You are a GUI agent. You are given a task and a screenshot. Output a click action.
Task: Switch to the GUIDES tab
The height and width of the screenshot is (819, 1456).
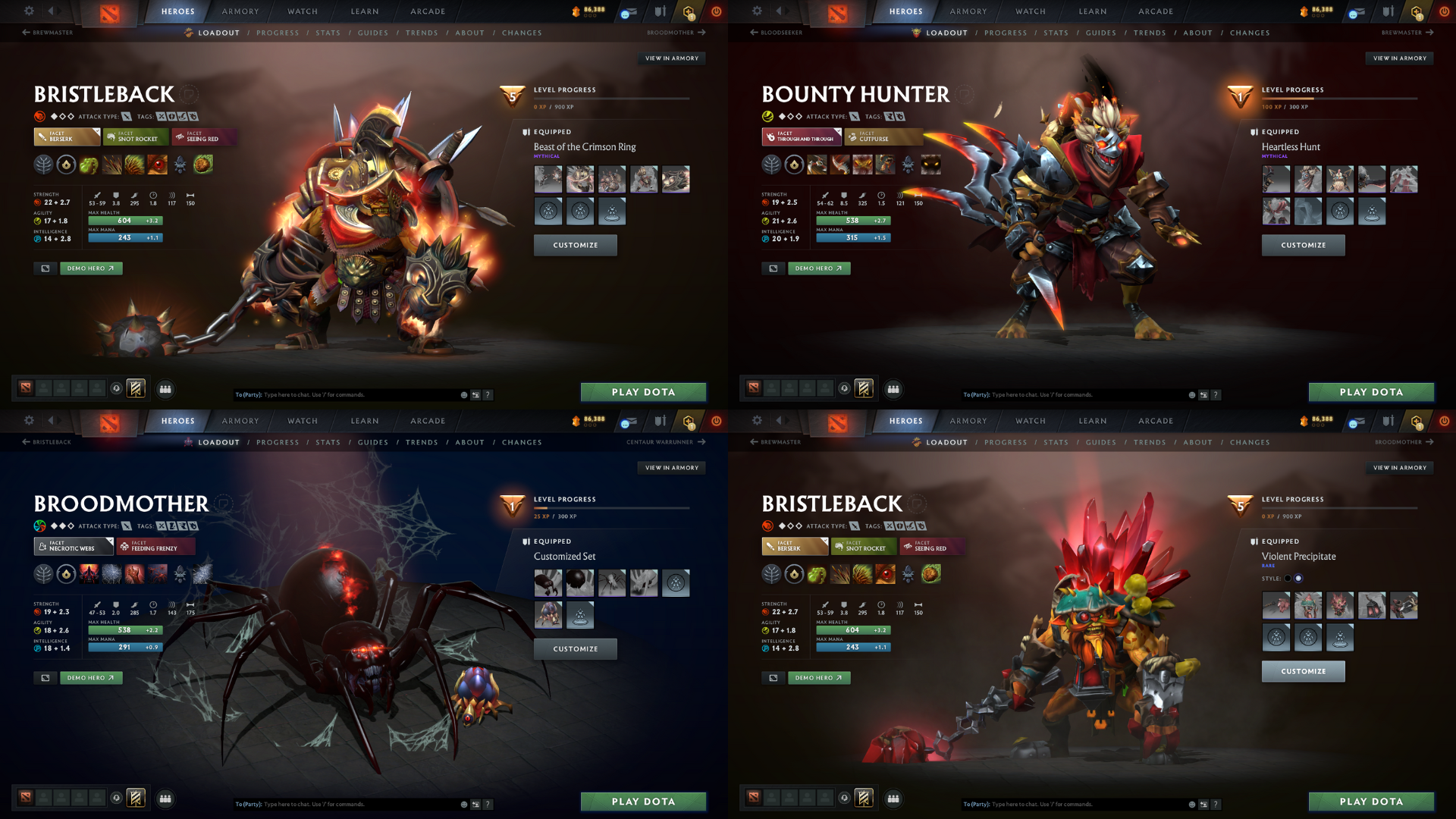373,33
